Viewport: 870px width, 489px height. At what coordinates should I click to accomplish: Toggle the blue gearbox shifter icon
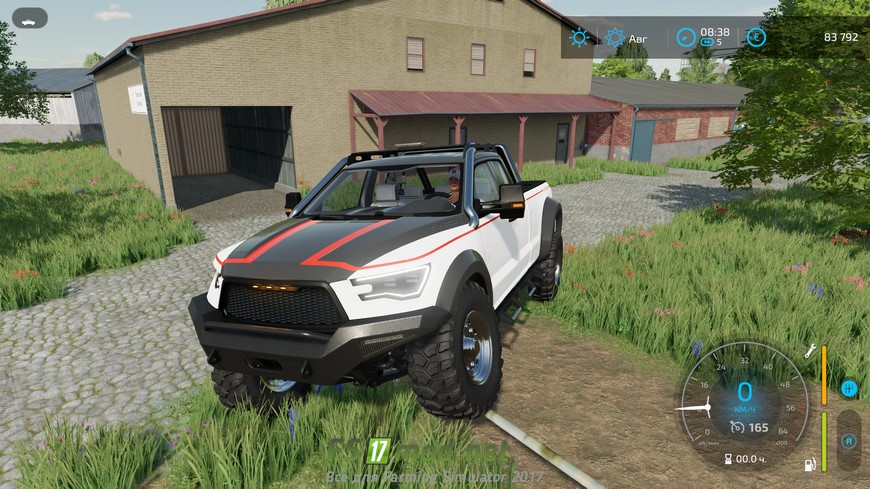tap(849, 388)
